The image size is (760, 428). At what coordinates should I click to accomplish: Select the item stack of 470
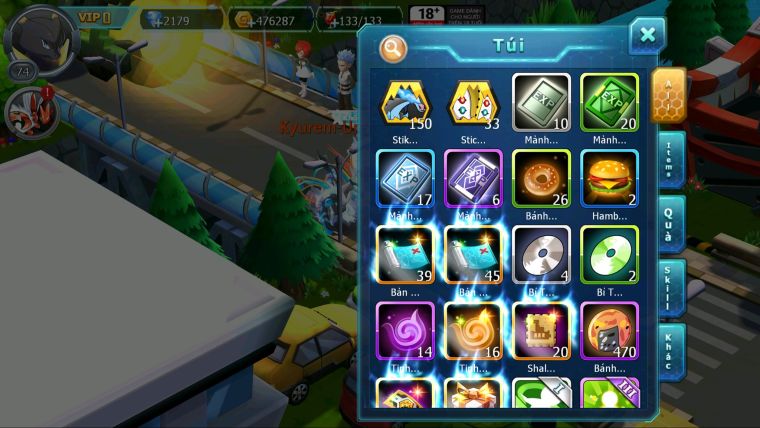(609, 330)
